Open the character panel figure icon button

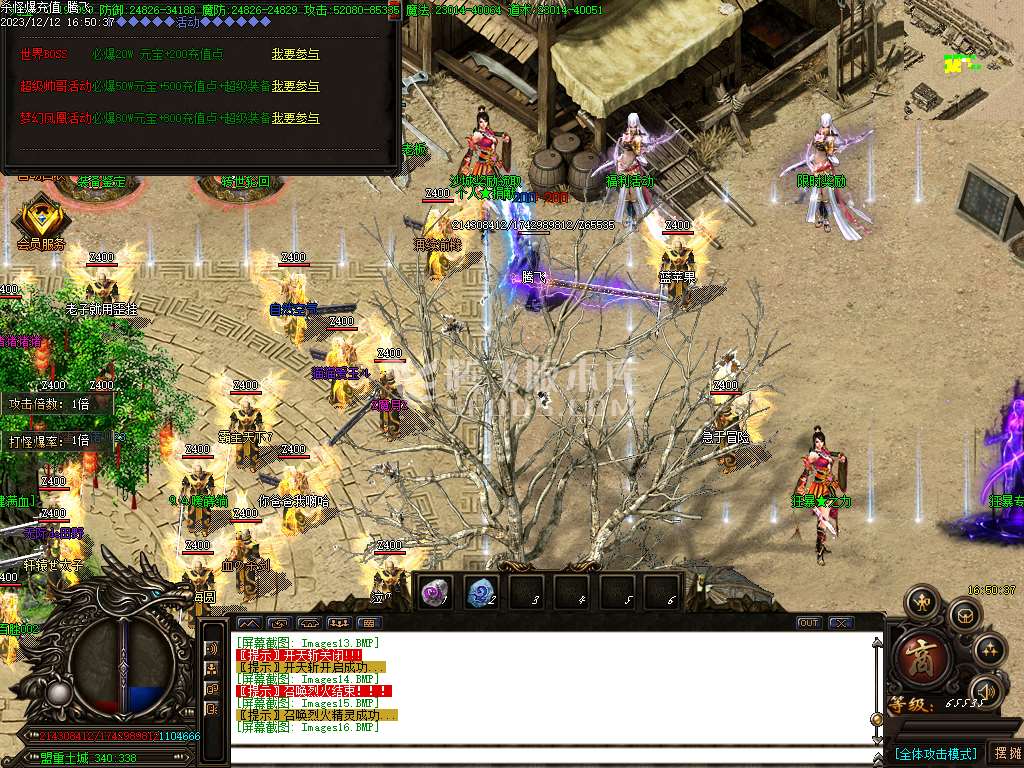click(x=921, y=602)
